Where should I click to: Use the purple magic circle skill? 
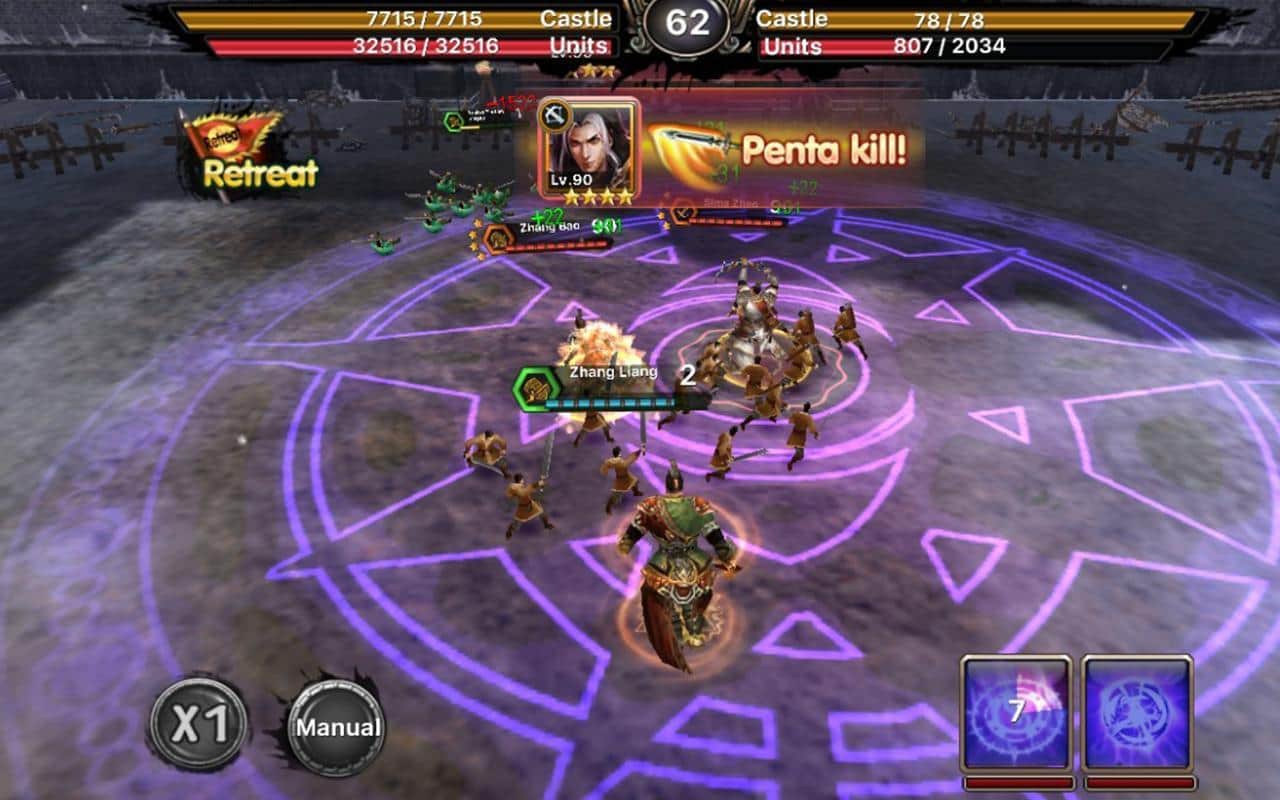point(1137,713)
